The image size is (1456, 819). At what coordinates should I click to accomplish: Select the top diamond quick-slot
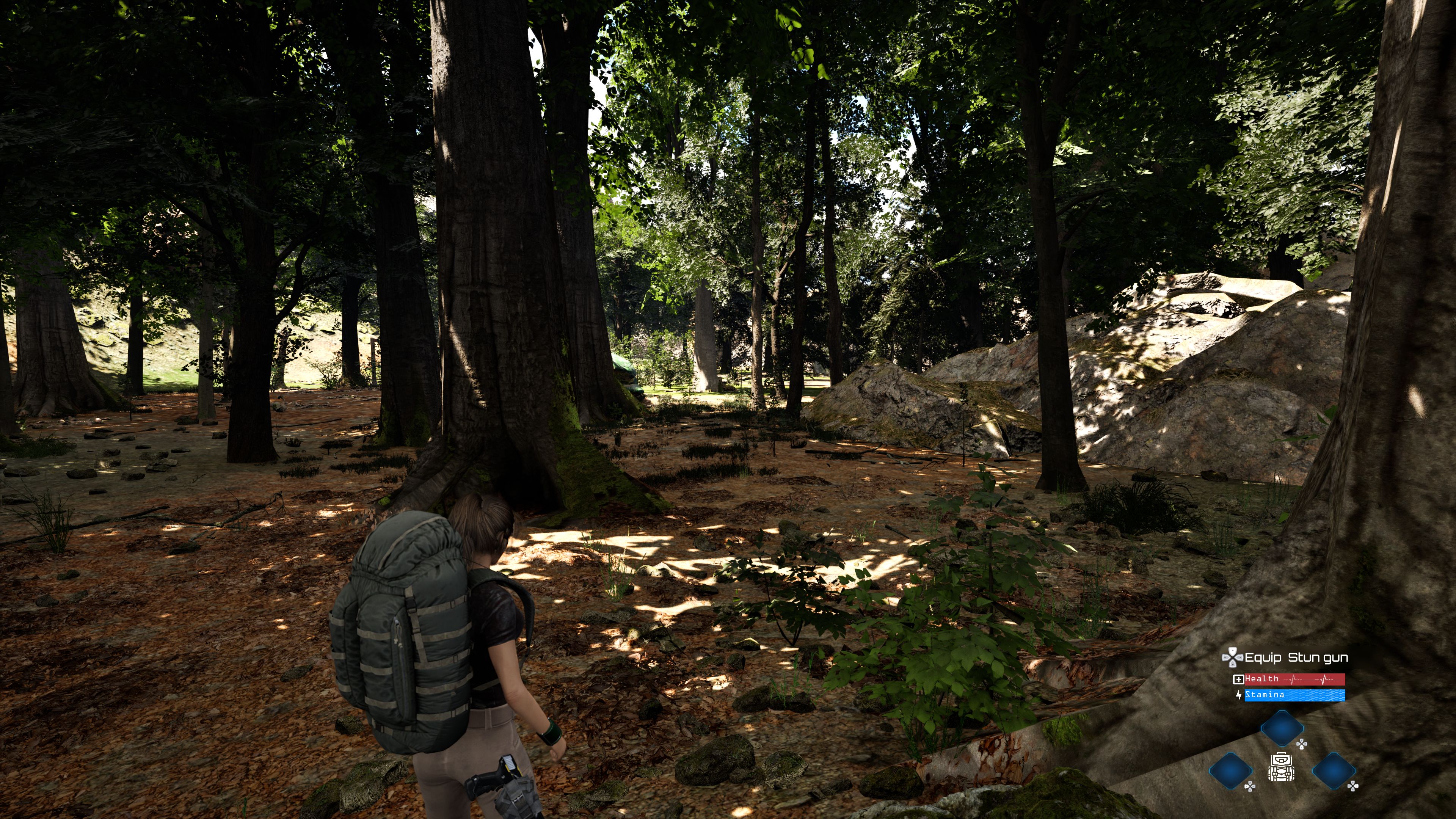click(1282, 729)
